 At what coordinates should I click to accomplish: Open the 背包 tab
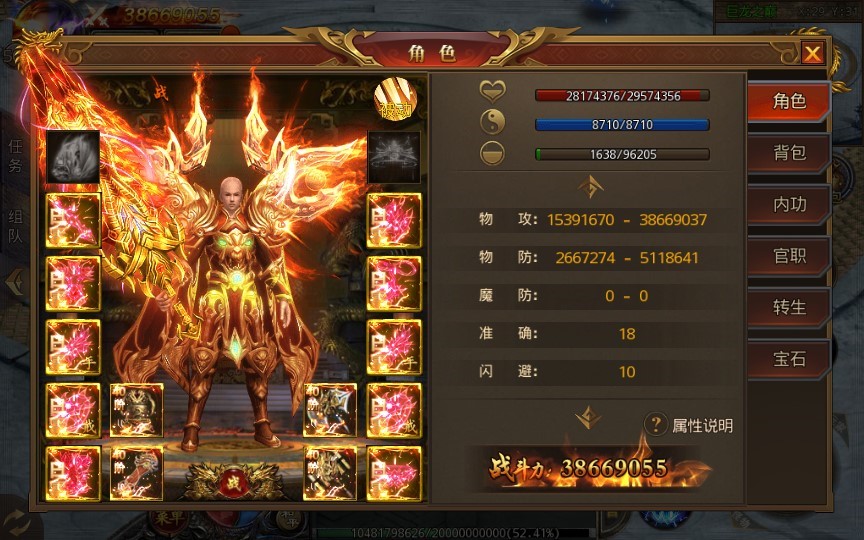click(x=789, y=153)
